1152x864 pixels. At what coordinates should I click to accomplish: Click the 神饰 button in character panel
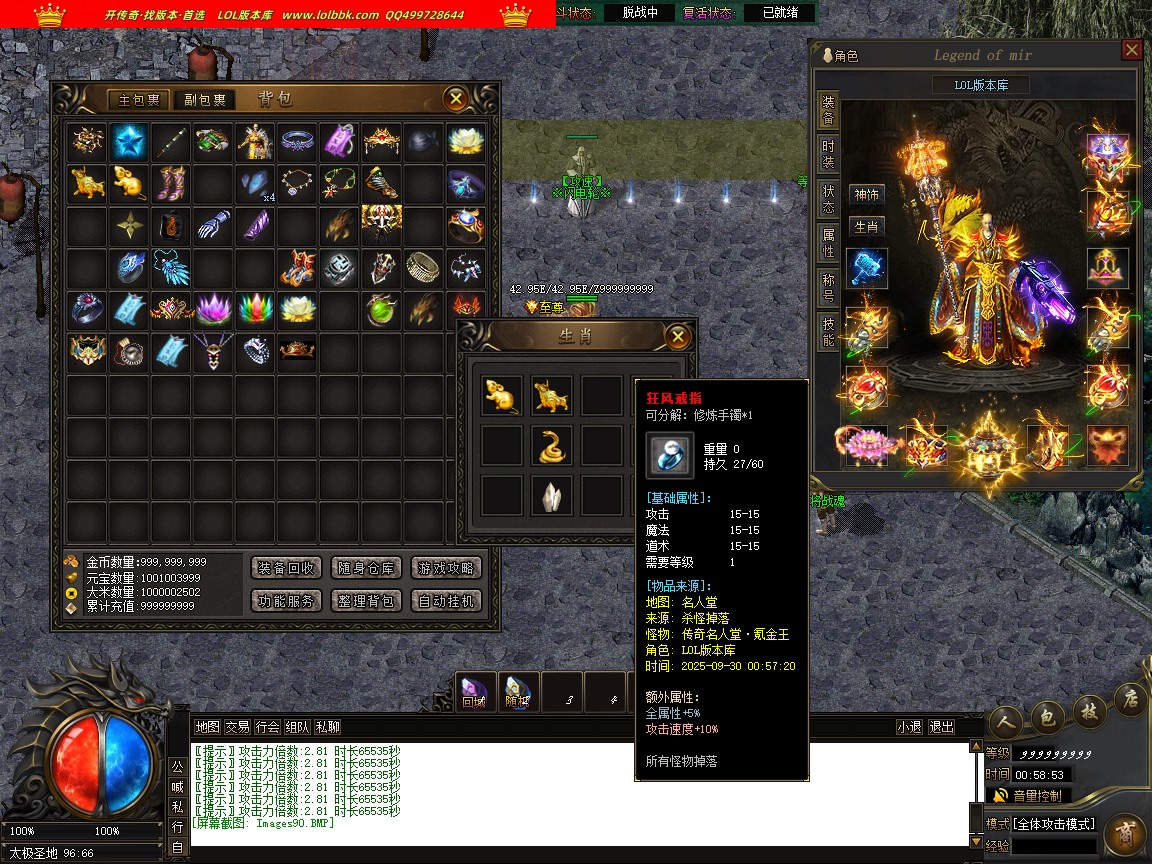pyautogui.click(x=866, y=195)
